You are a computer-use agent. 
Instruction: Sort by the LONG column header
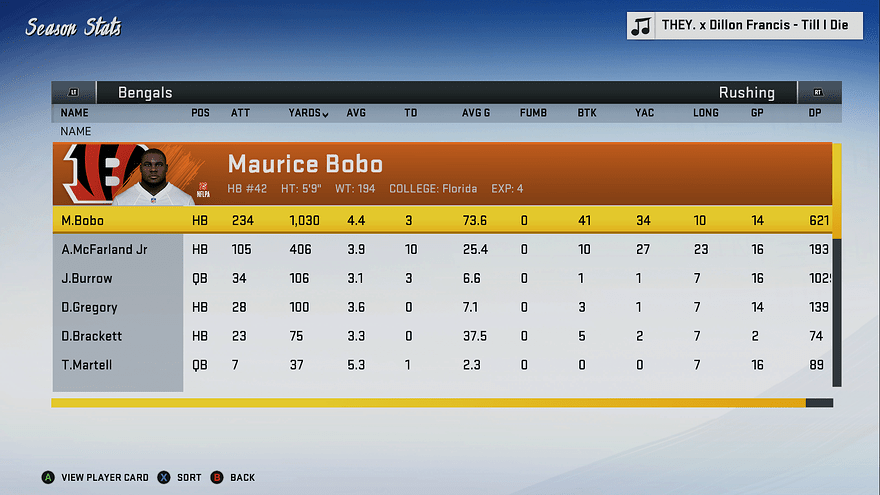coord(706,113)
